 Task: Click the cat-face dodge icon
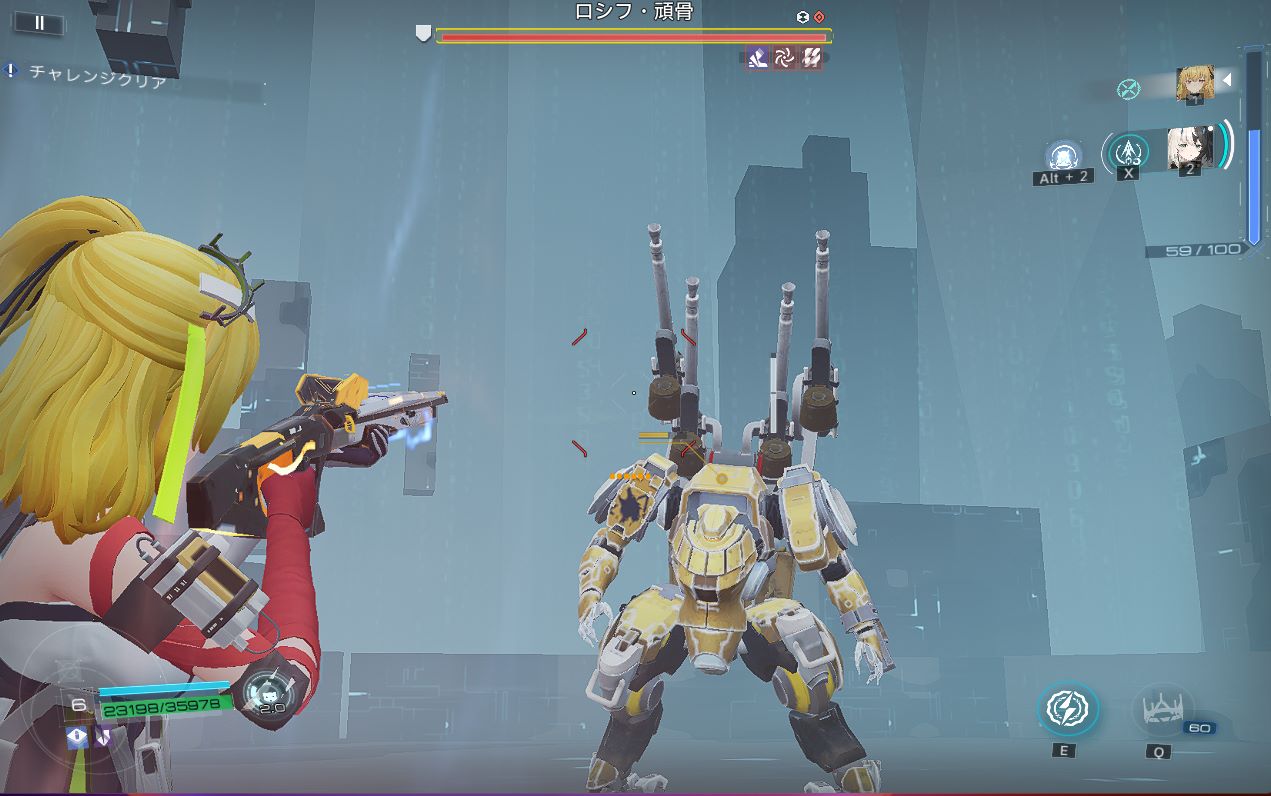click(268, 688)
